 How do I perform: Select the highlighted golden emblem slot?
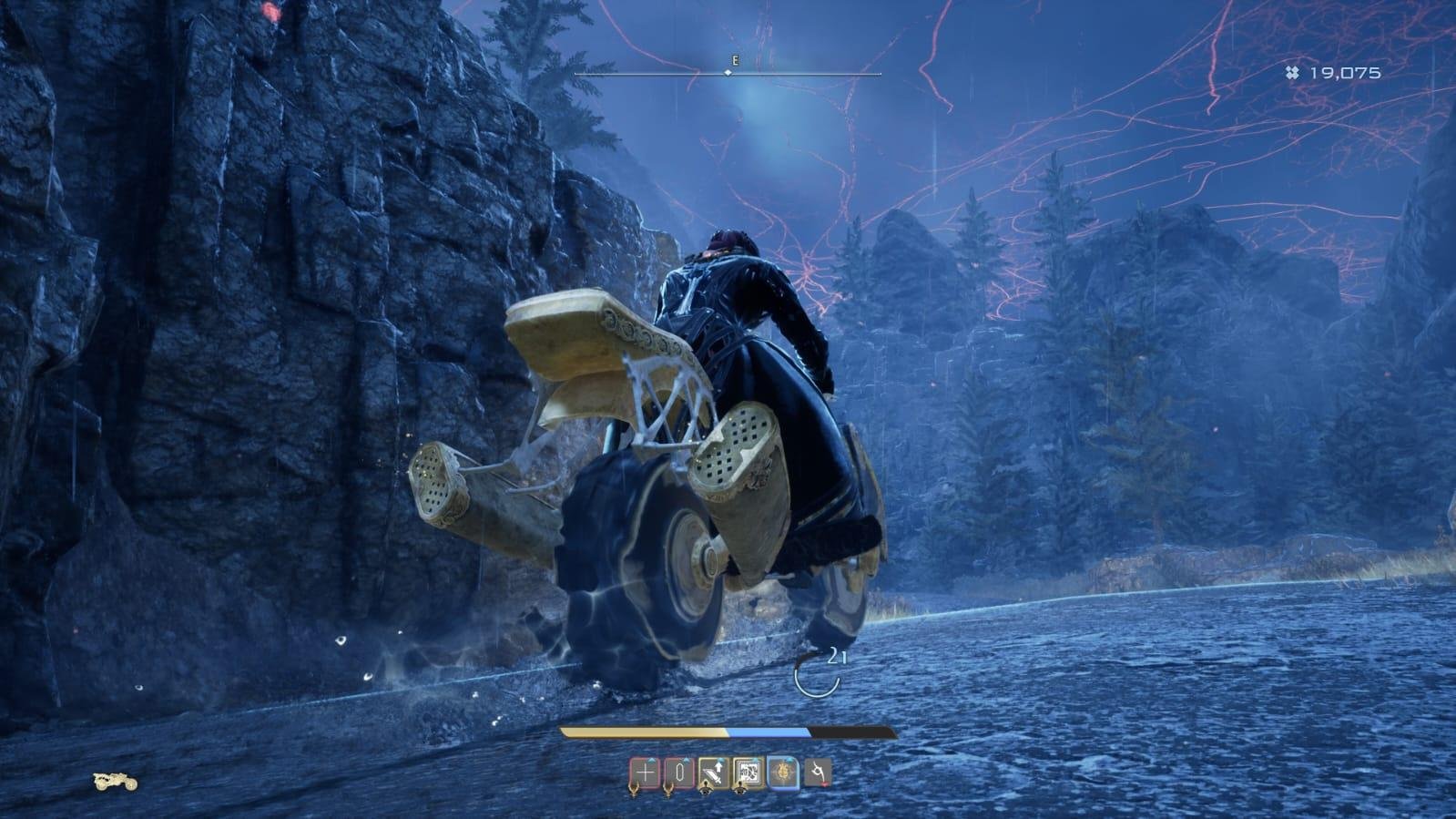[x=783, y=773]
